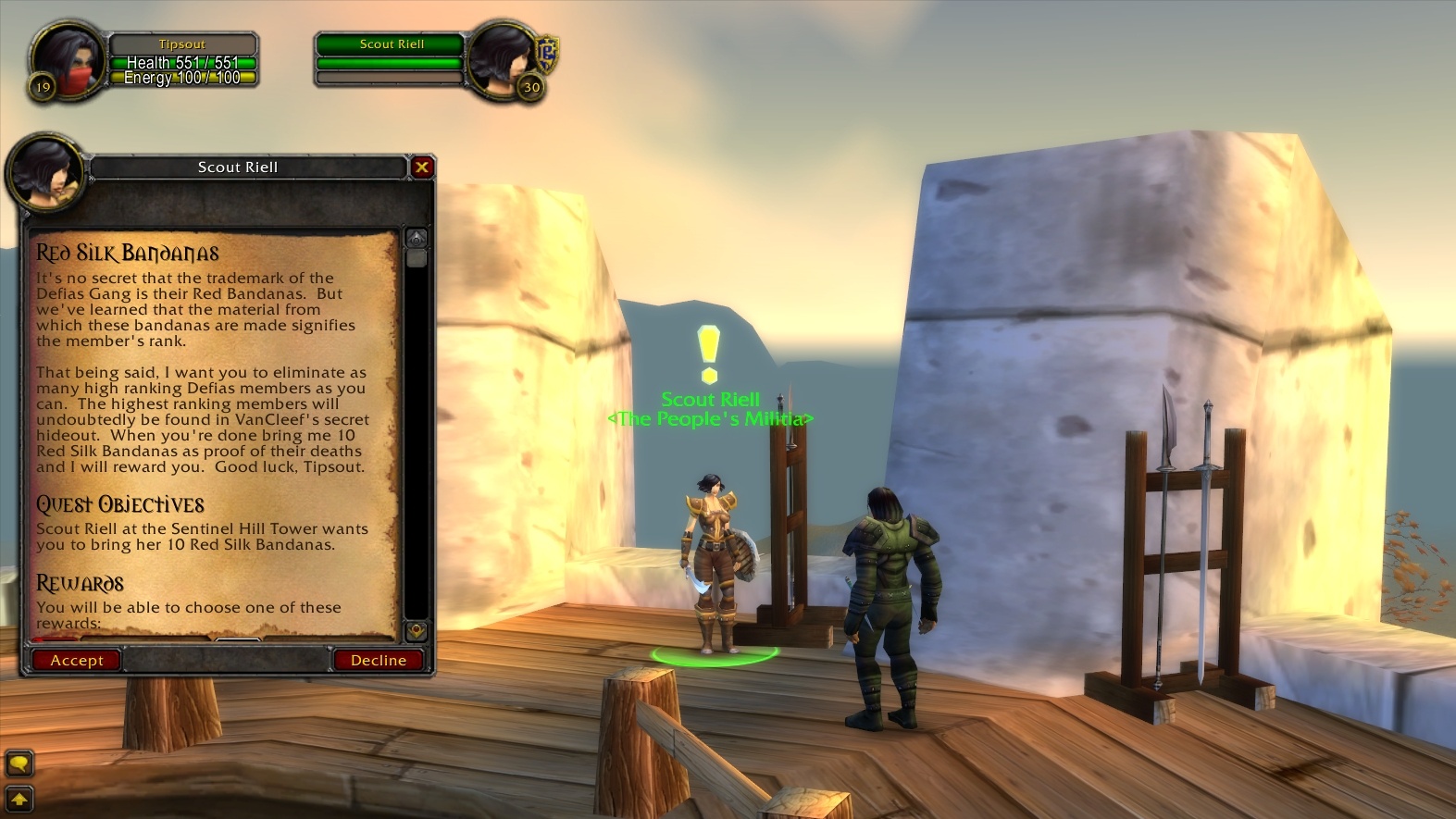Screen dimensions: 1456x819
Task: Select Tipsout's character portrait
Action: pos(67,57)
